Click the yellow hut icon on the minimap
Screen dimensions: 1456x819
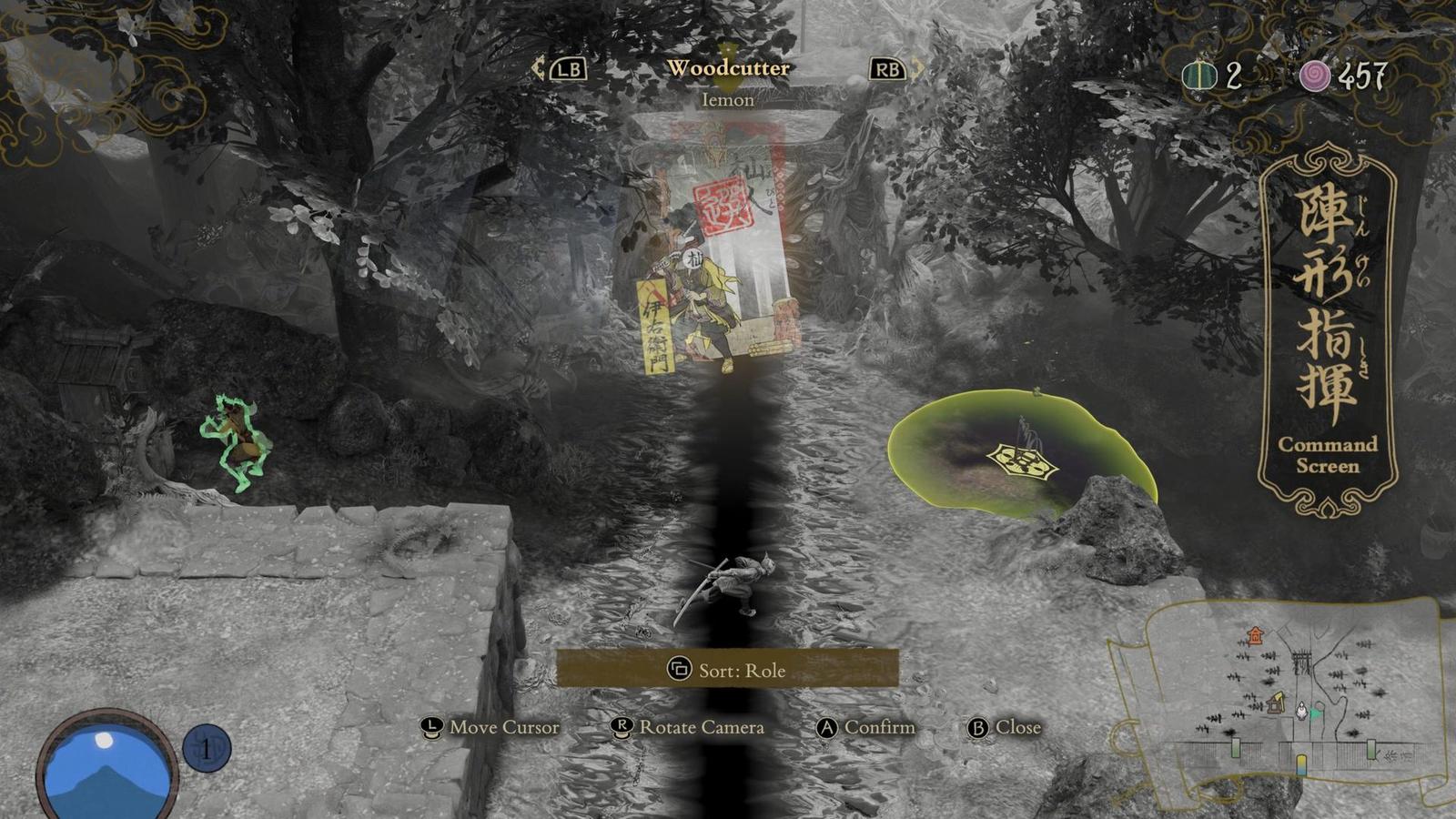point(1276,703)
